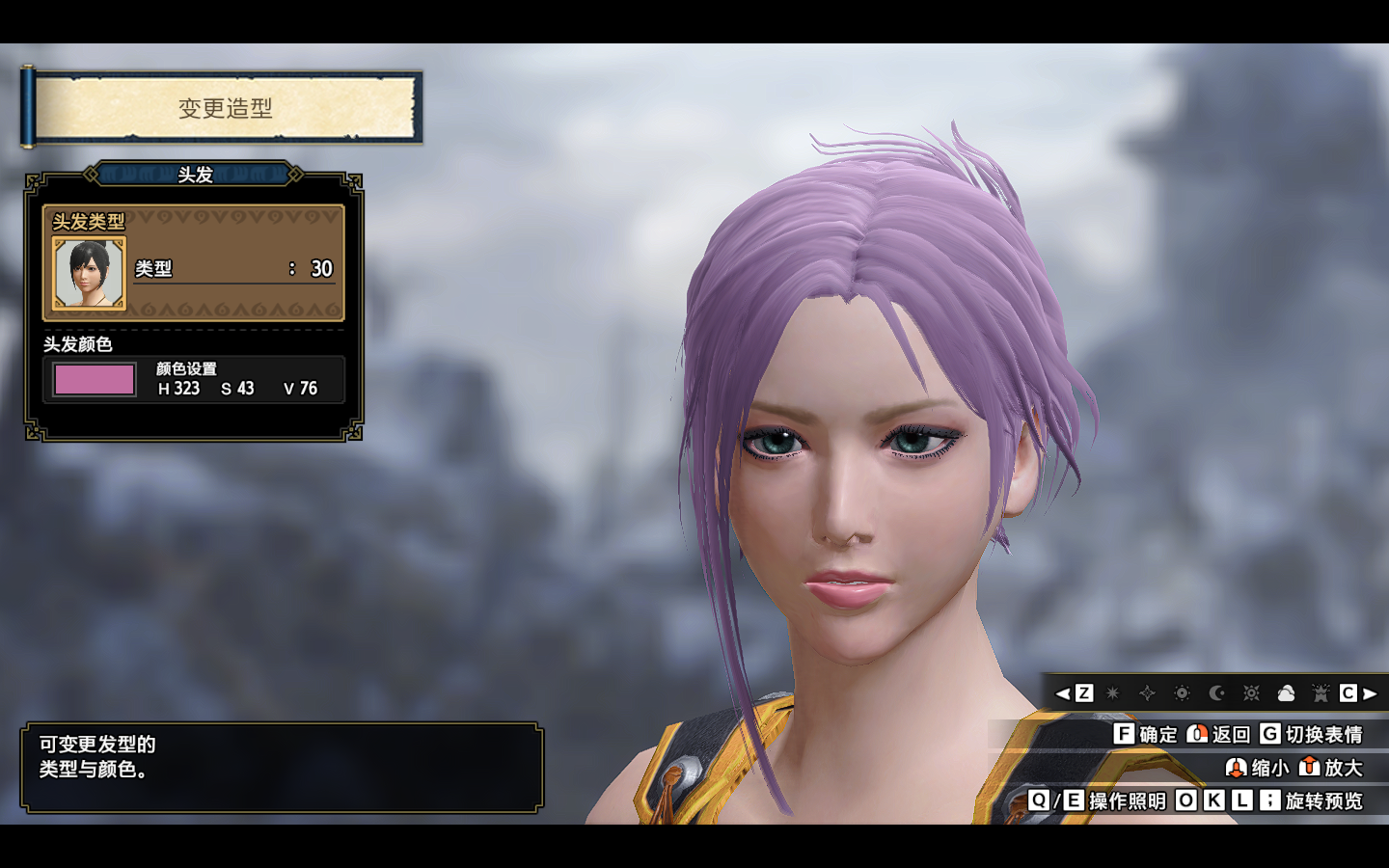Screen dimensions: 1389x868
Task: Click the orange 返回 mouse button icon
Action: coord(1199,734)
